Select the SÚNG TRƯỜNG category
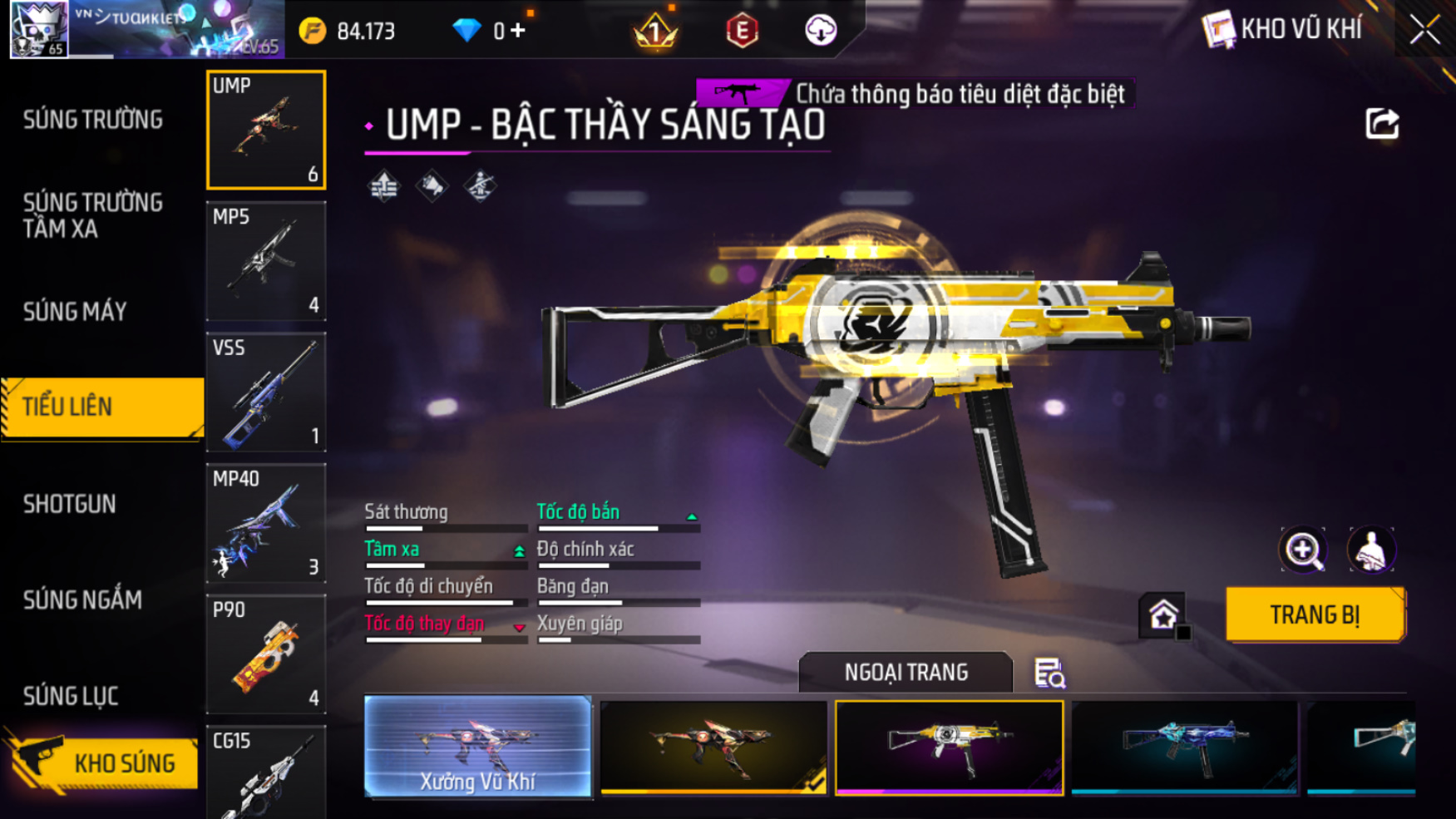Screen dimensions: 1456x819 93,120
